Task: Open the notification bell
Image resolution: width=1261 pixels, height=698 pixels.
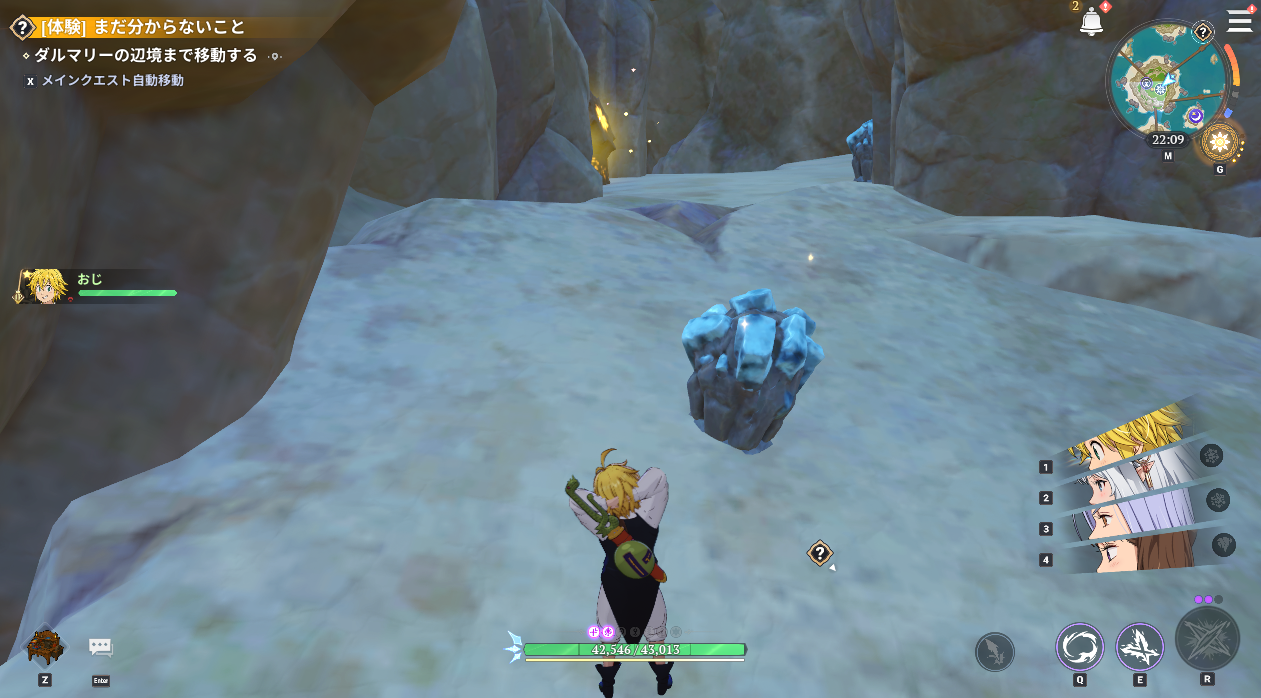Action: [x=1091, y=23]
